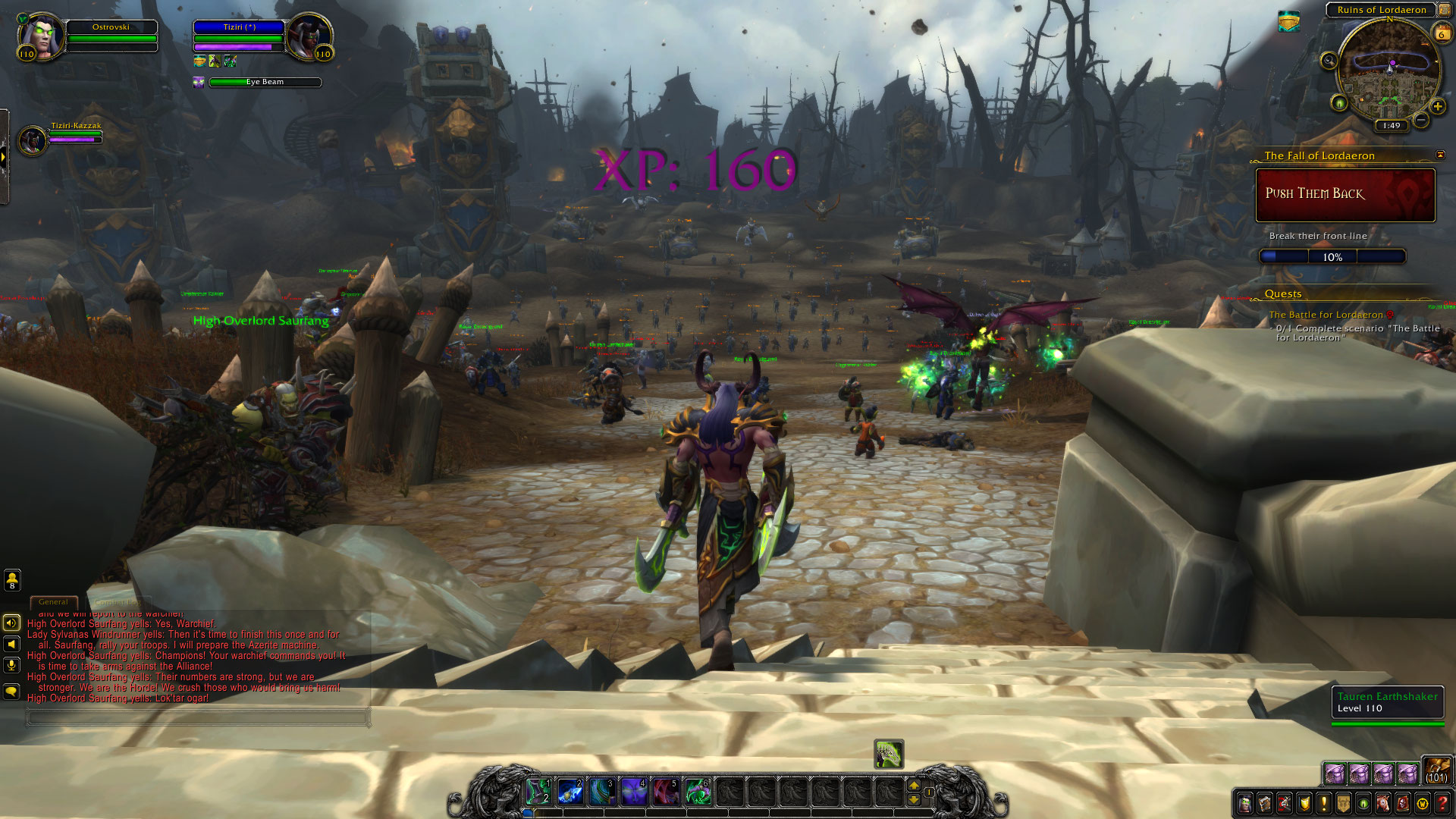Collapse the objective tracker with its minimize button
The image size is (1456, 819).
coord(1440,155)
